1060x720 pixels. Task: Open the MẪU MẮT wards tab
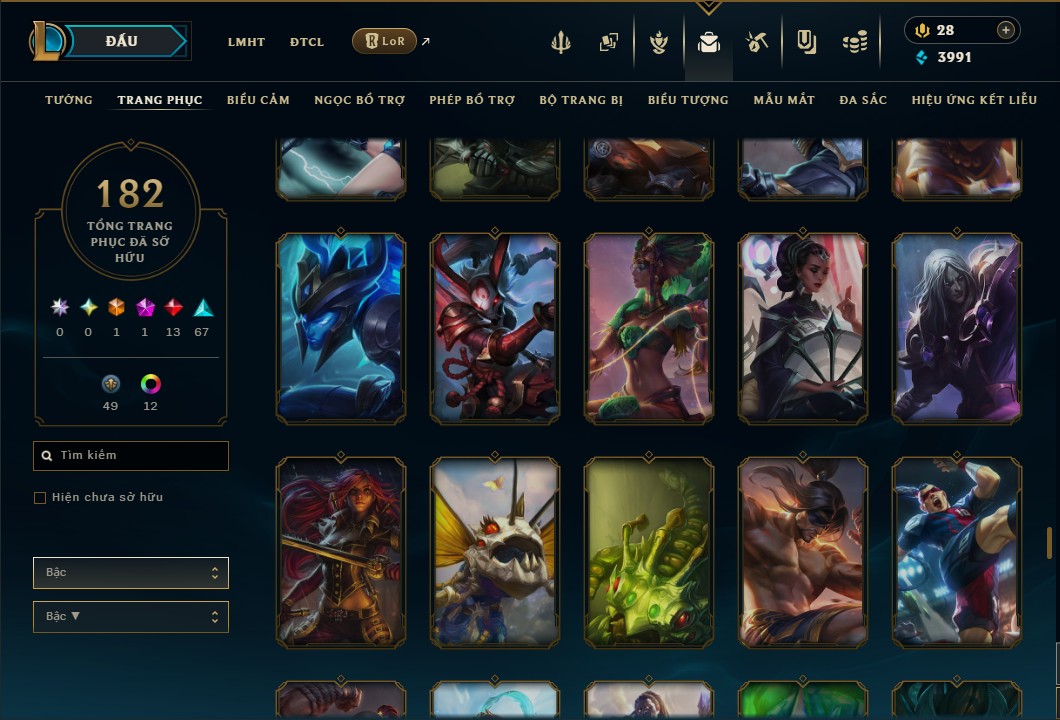784,100
